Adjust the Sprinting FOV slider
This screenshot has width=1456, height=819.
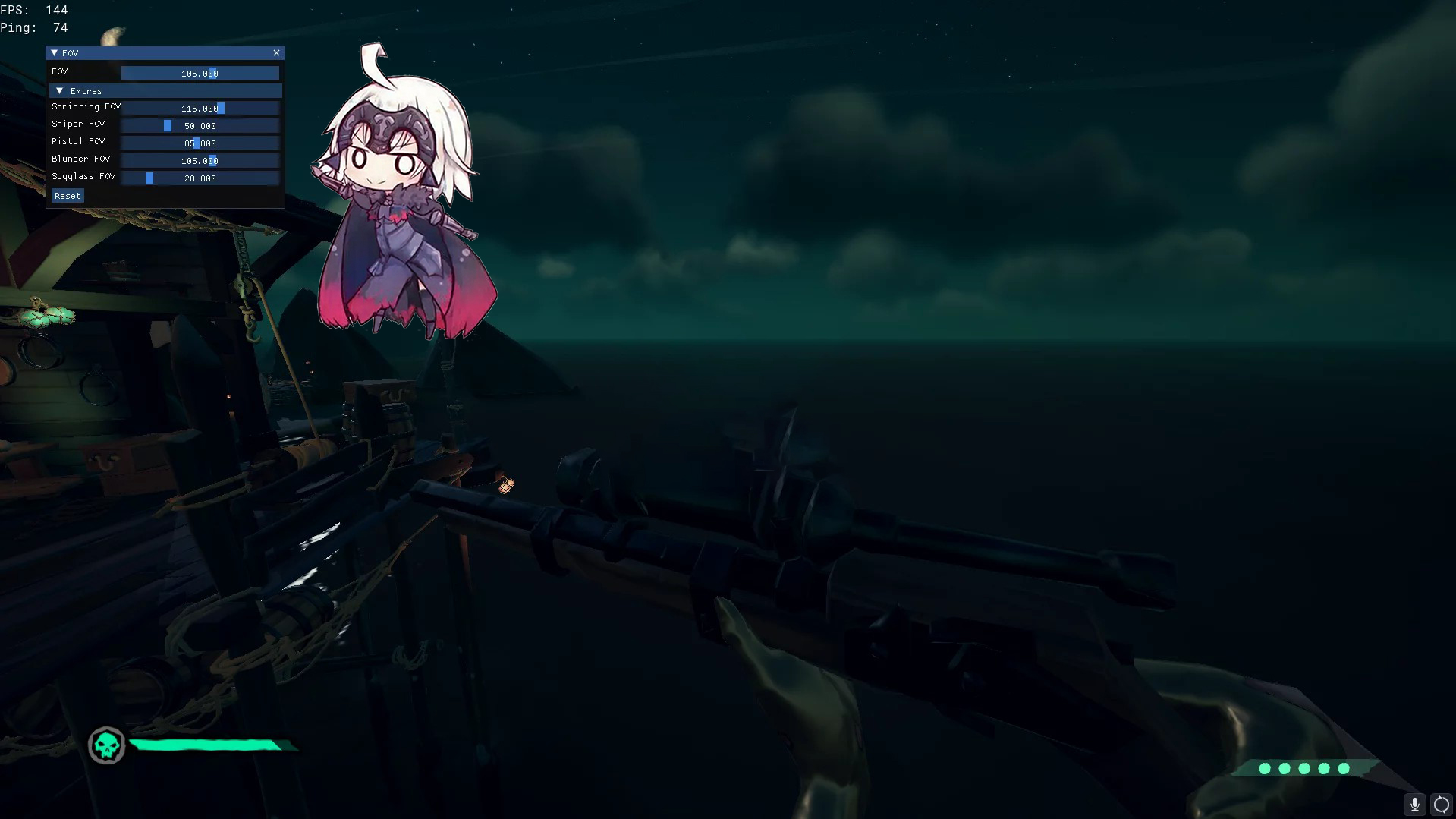200,109
